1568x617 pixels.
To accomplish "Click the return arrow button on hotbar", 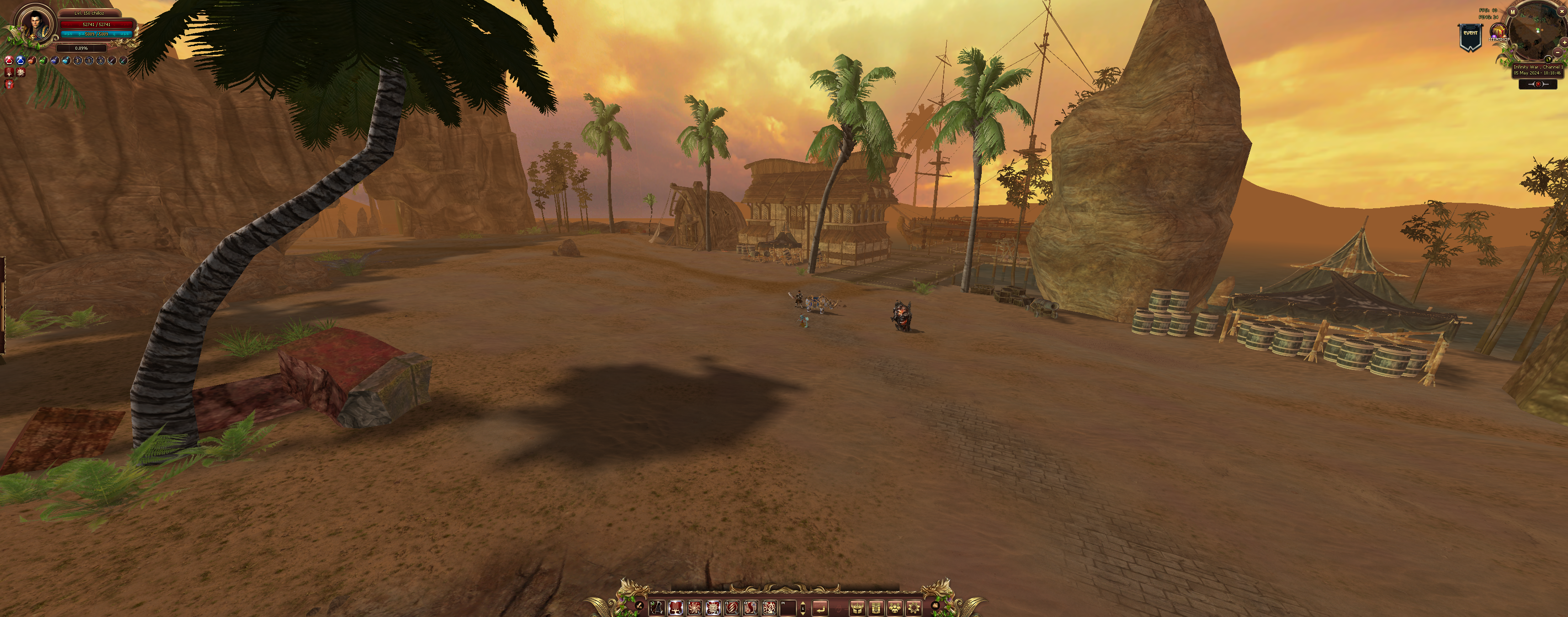I will point(820,607).
